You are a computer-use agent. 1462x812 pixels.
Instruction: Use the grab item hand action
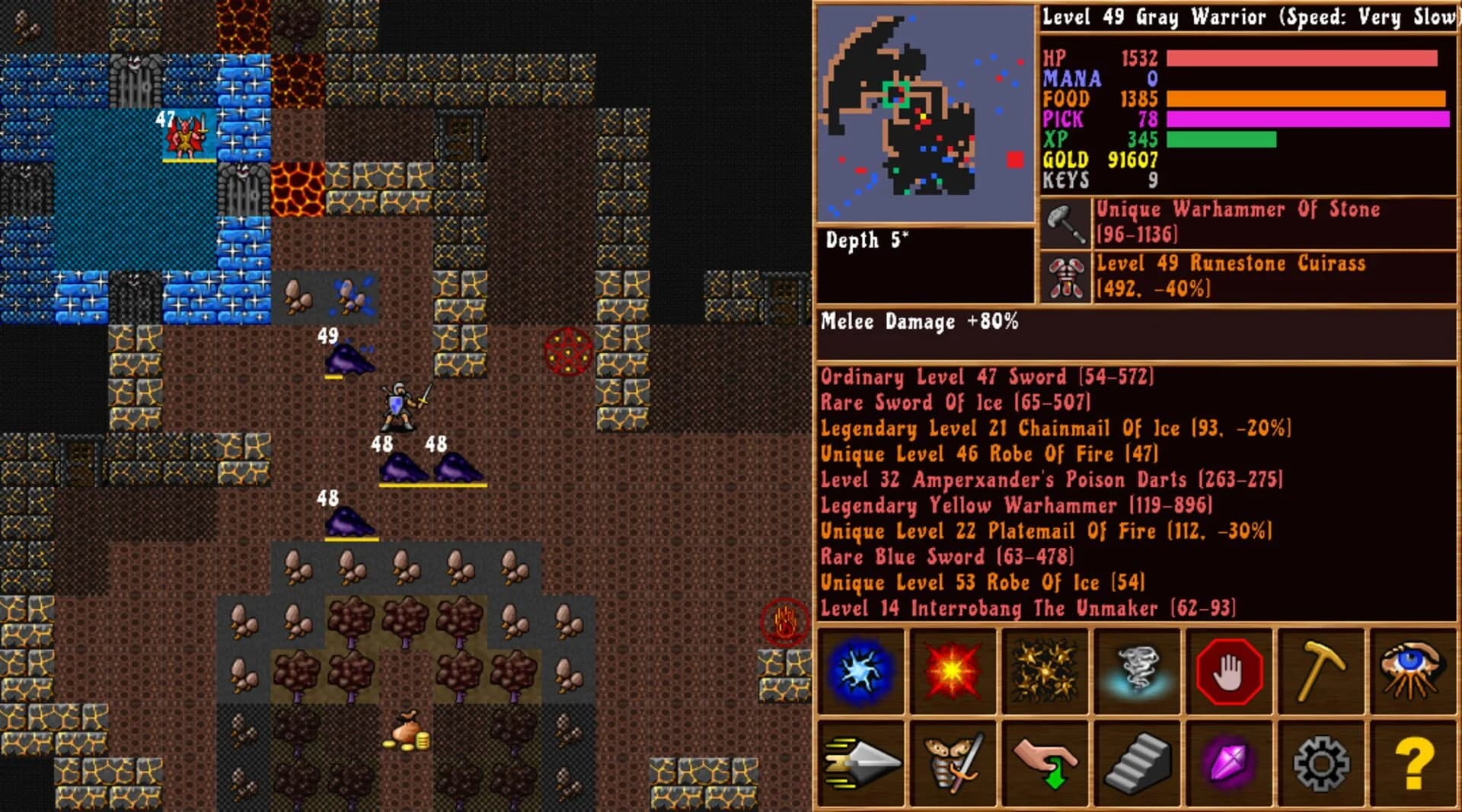(1046, 766)
